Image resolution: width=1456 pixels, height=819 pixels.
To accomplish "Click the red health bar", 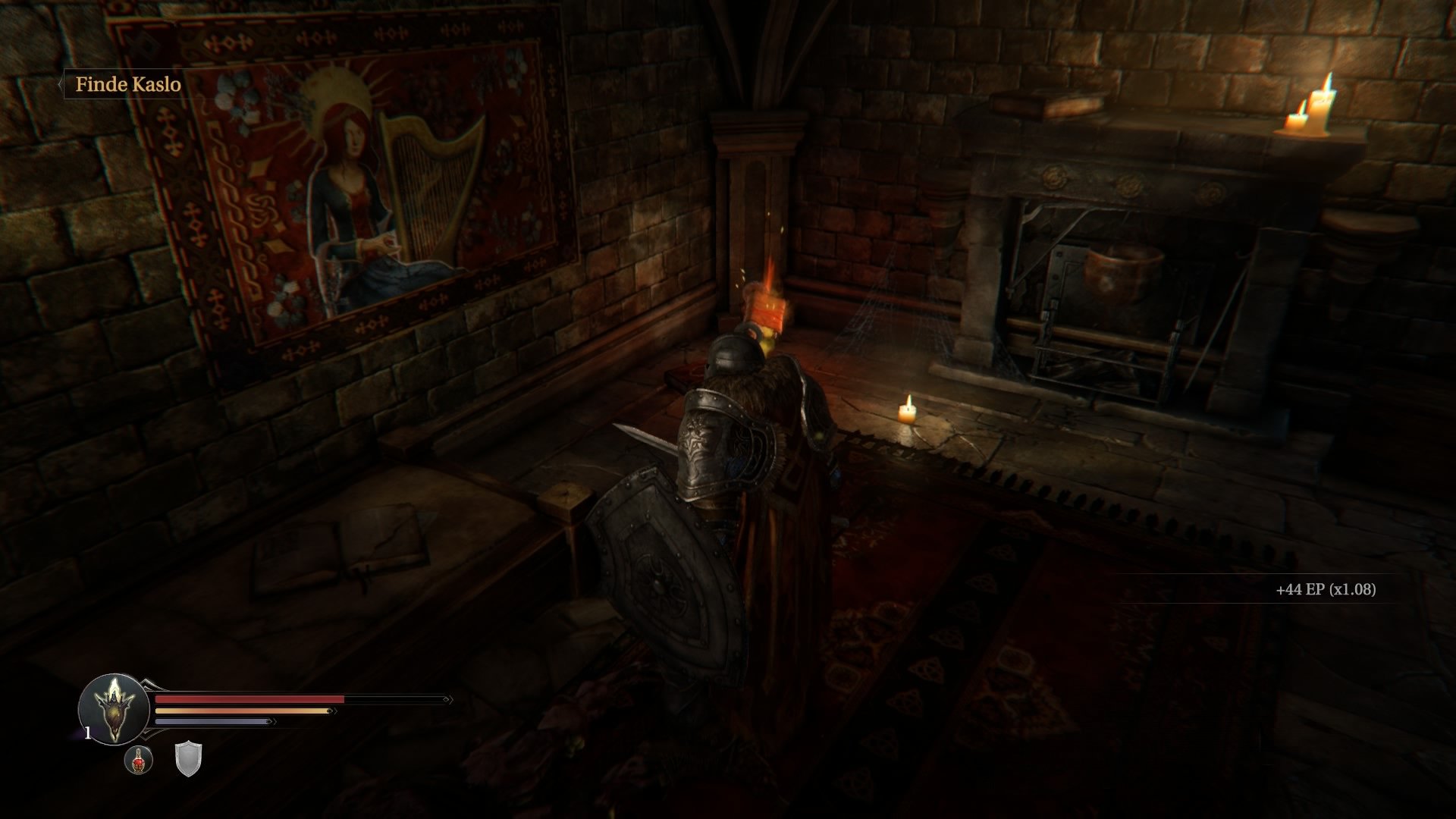I will coord(250,699).
